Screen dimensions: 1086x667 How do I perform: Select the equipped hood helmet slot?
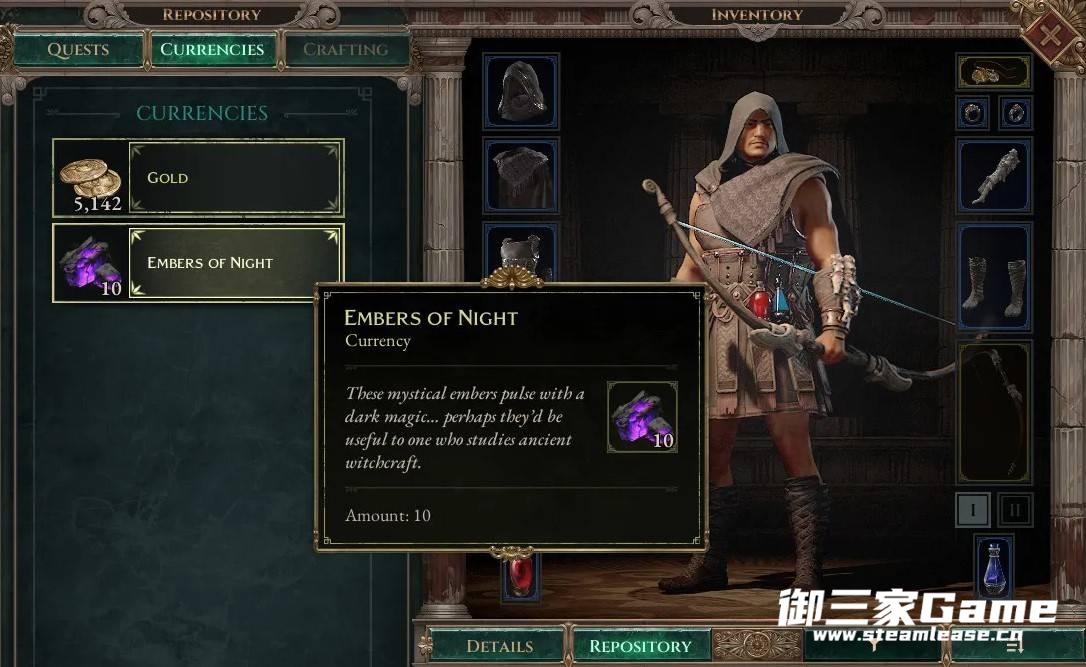[x=521, y=91]
